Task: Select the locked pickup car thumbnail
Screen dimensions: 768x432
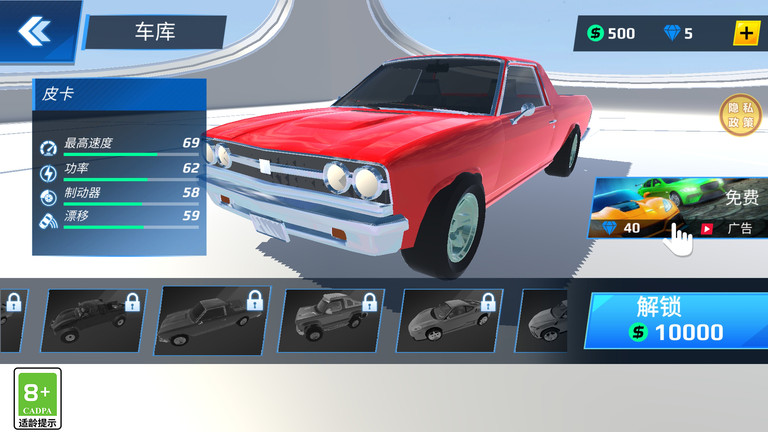Action: tap(212, 320)
